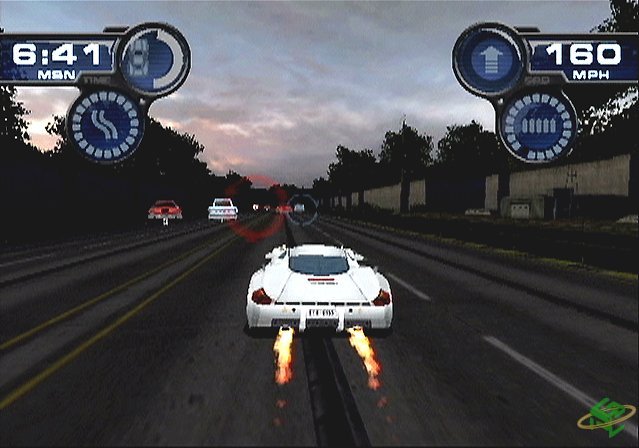Click the car icon gauge beside the timer
639x448 pixels.
pyautogui.click(x=152, y=58)
